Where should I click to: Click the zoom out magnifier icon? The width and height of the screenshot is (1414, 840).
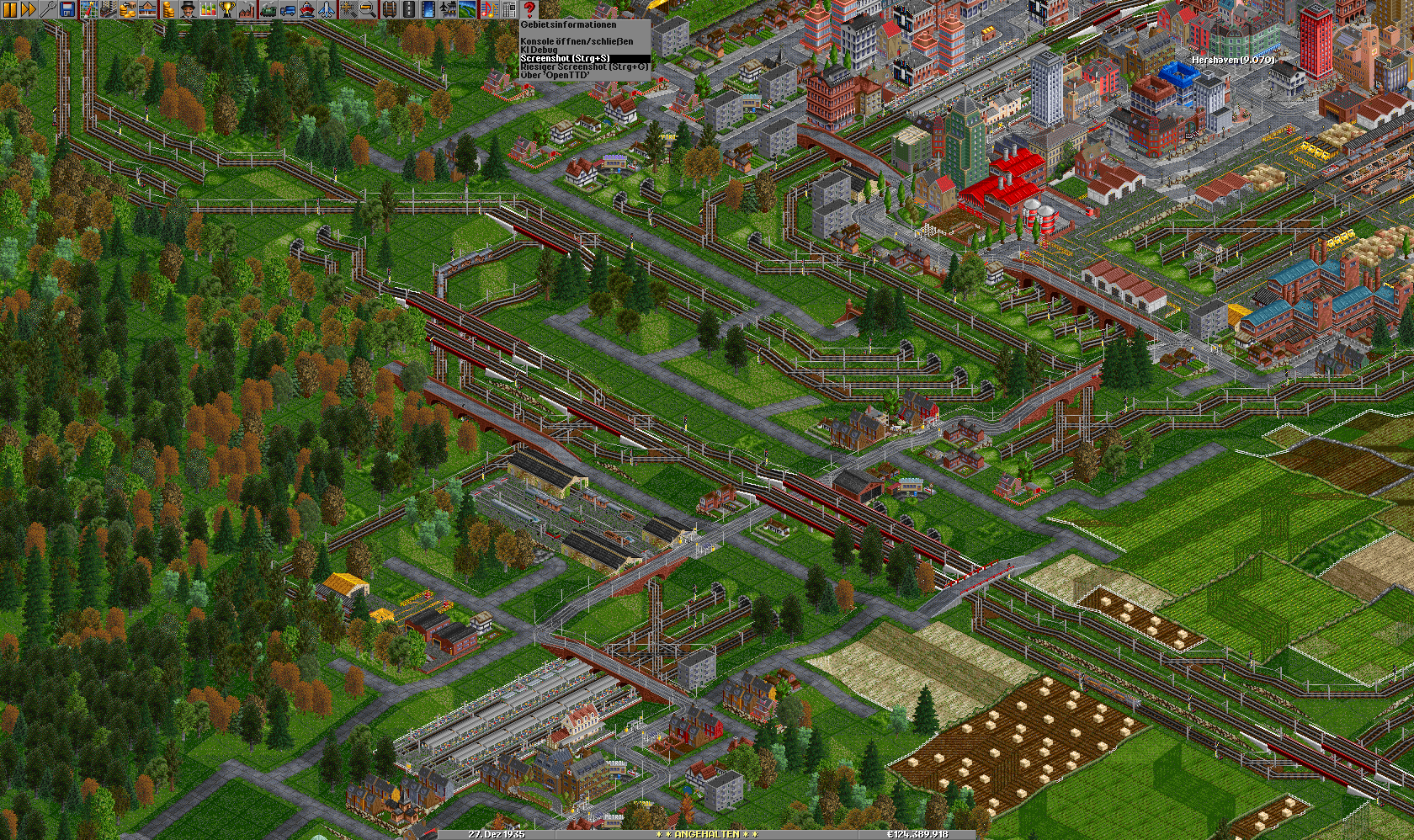[x=368, y=9]
